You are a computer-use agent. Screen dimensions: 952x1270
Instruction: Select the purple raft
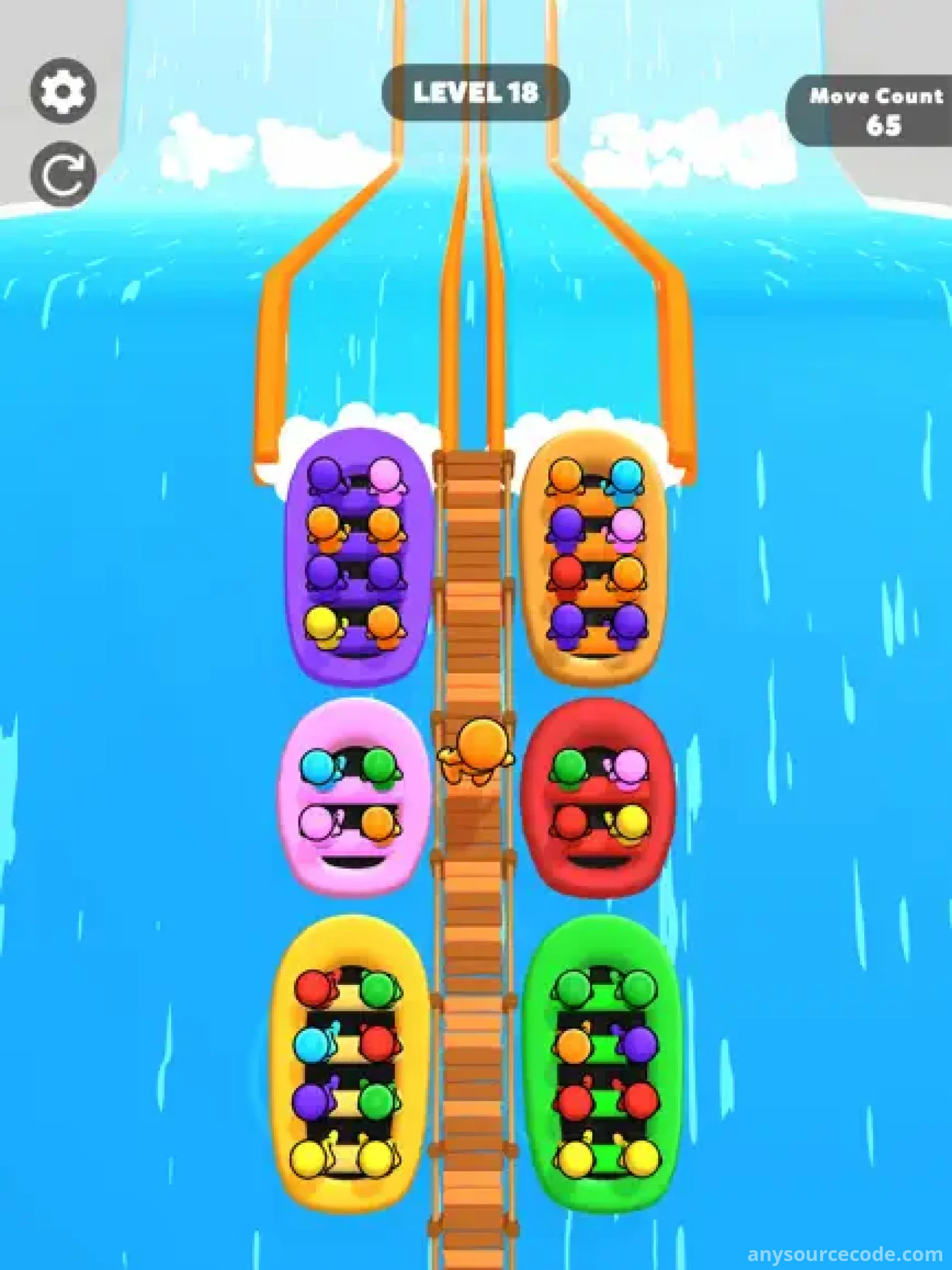(x=357, y=556)
